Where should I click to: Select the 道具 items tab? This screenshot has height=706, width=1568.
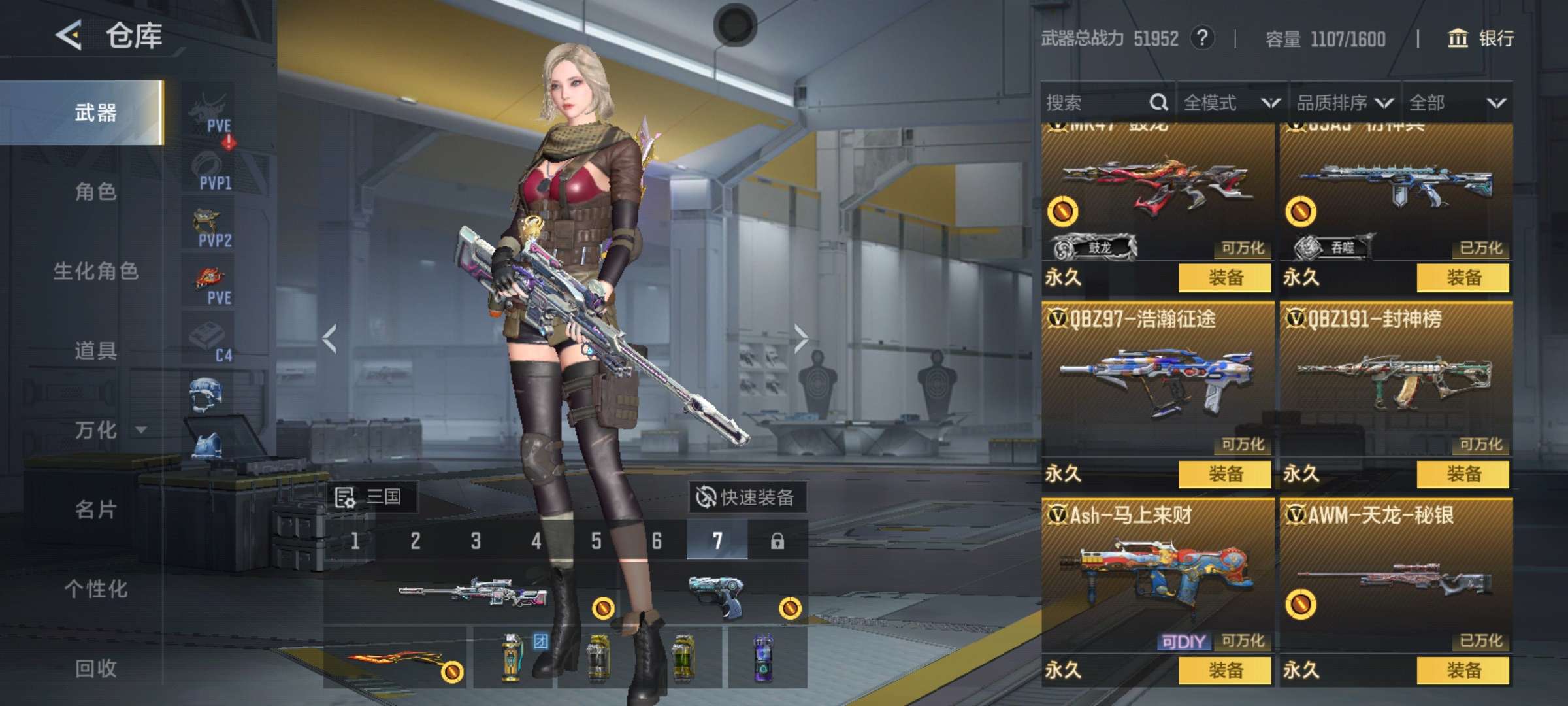coord(95,350)
